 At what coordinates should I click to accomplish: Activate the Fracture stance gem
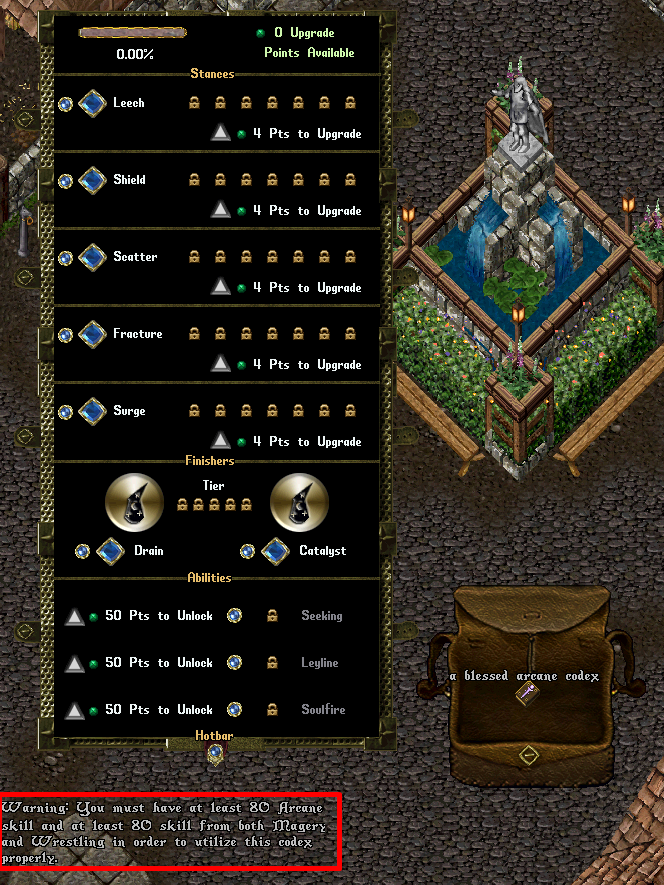(x=92, y=334)
